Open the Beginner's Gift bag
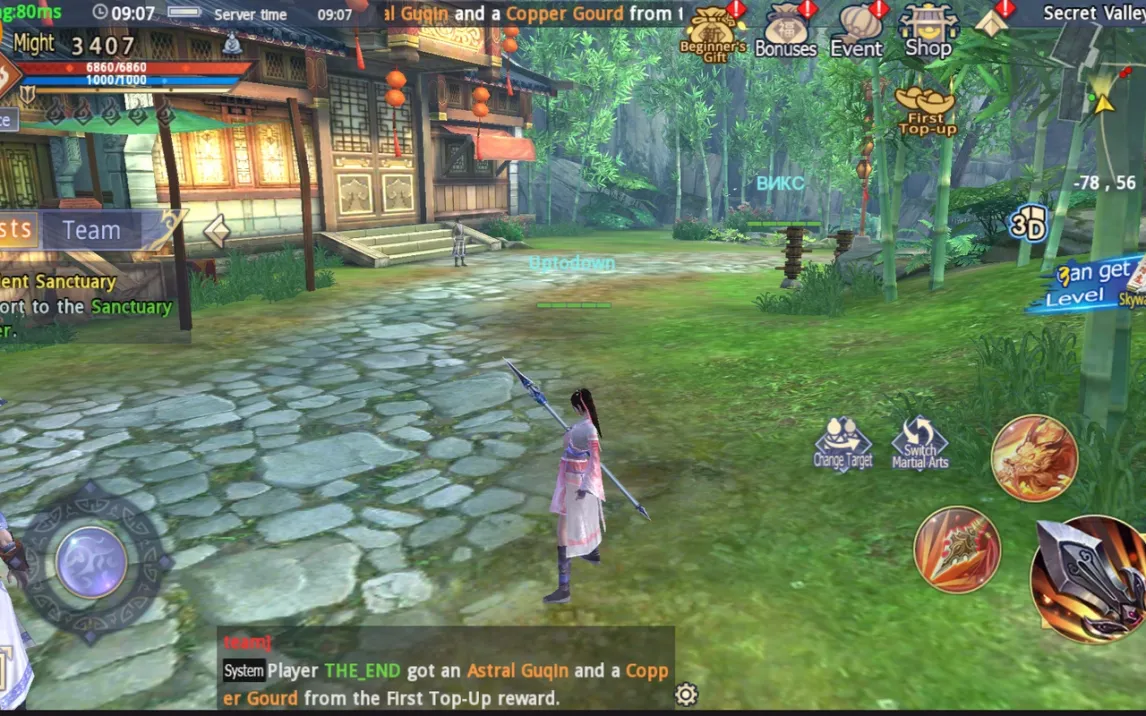This screenshot has width=1146, height=716. point(713,32)
